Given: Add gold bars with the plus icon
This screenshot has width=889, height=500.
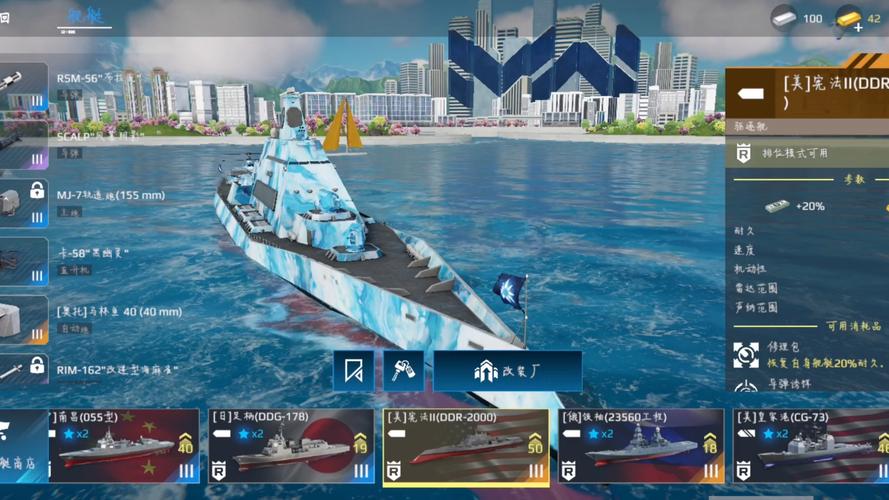Looking at the screenshot, I should coord(857,27).
